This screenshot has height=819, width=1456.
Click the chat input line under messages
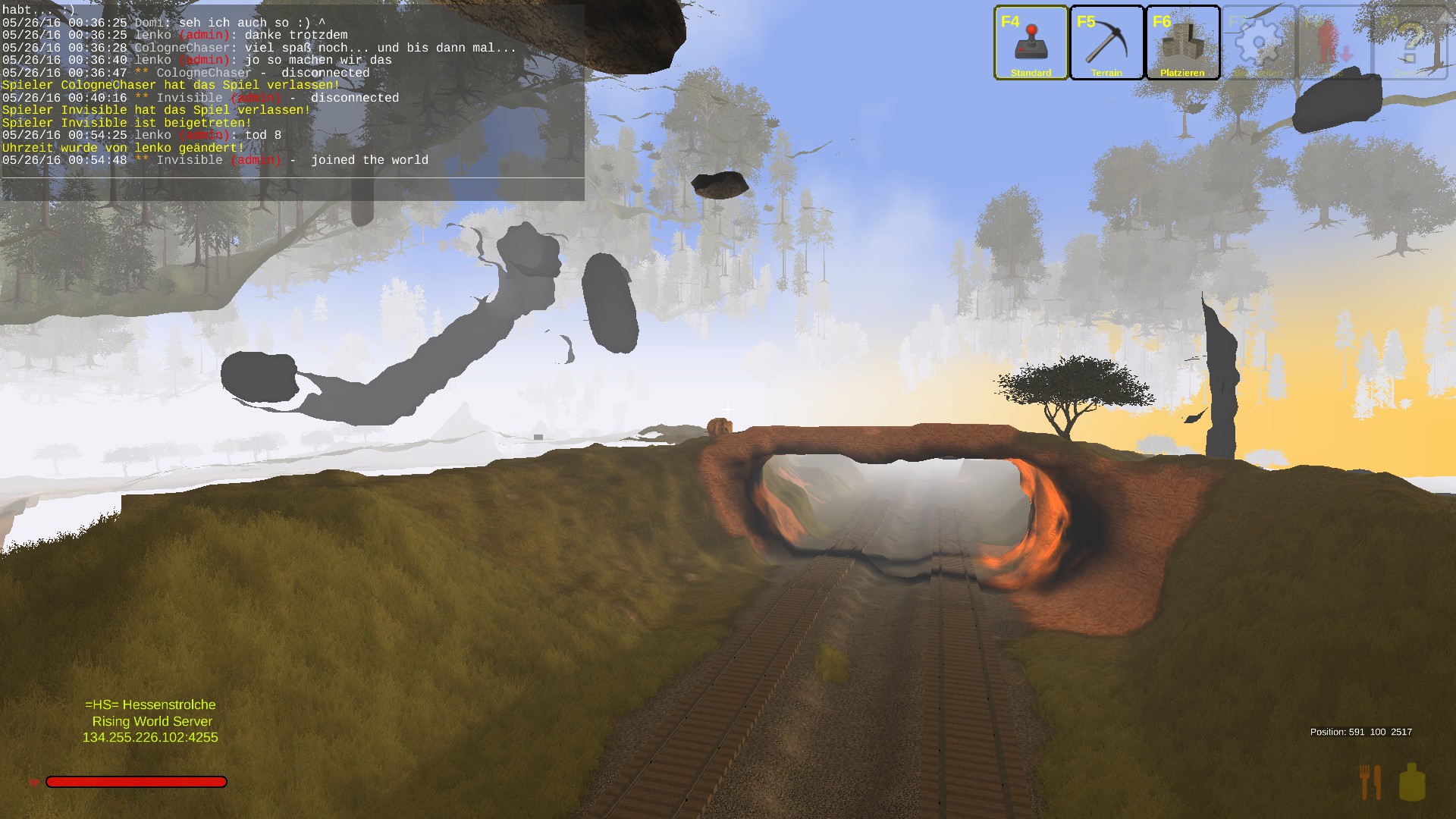click(x=293, y=189)
